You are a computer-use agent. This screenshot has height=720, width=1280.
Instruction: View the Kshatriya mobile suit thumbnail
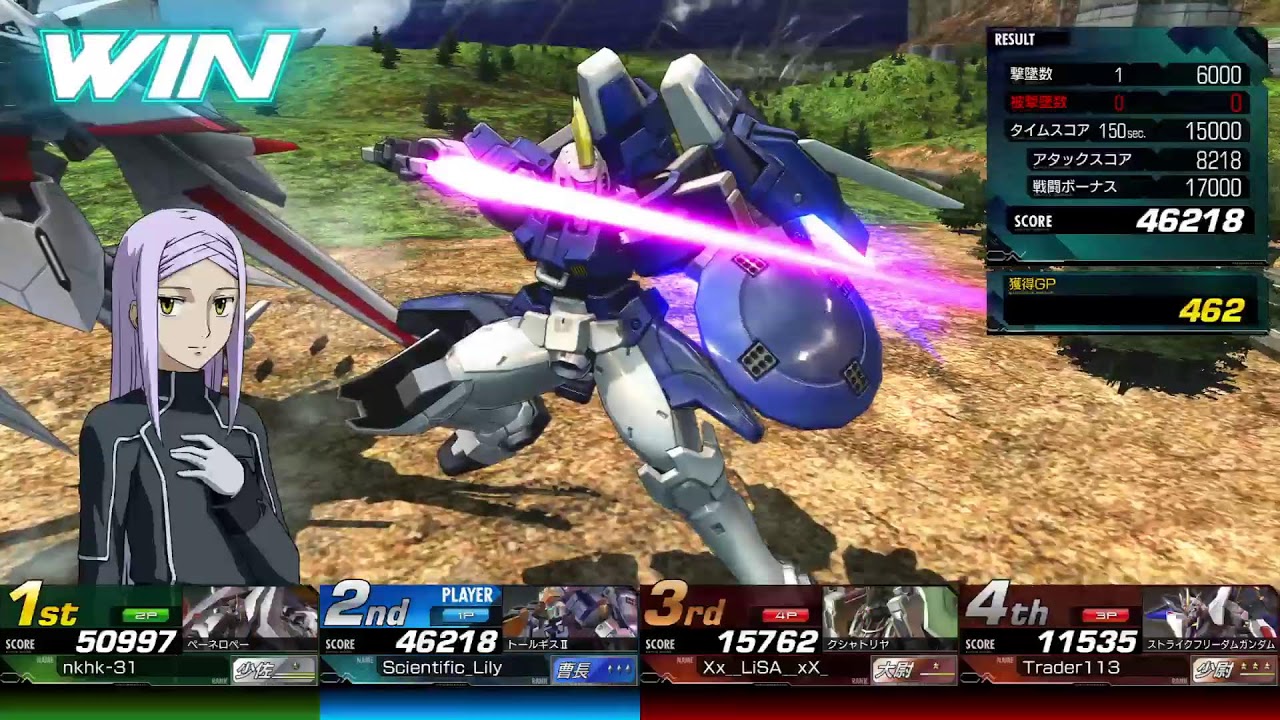[889, 612]
